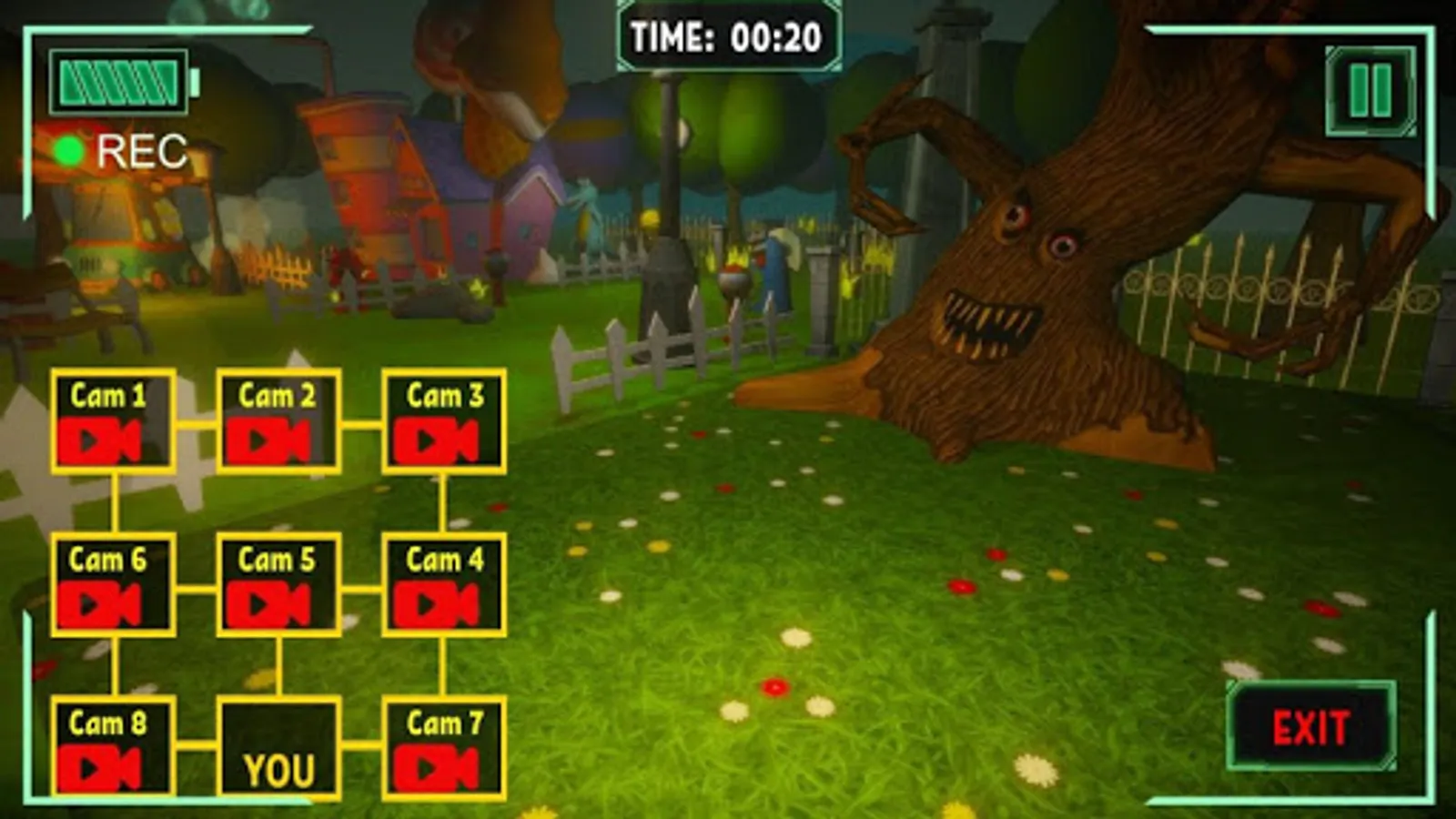
Task: Select the Cam 8 label text
Action: point(109,722)
